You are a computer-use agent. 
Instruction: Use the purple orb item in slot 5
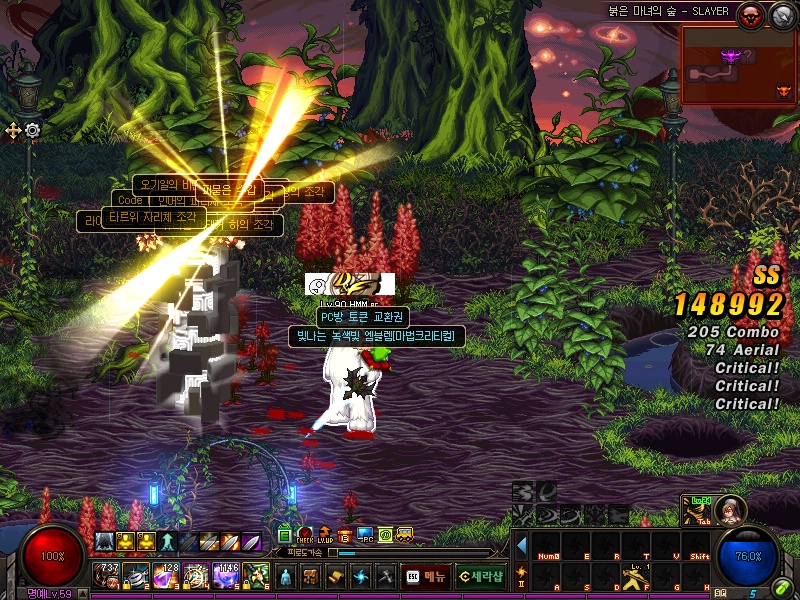[x=226, y=575]
